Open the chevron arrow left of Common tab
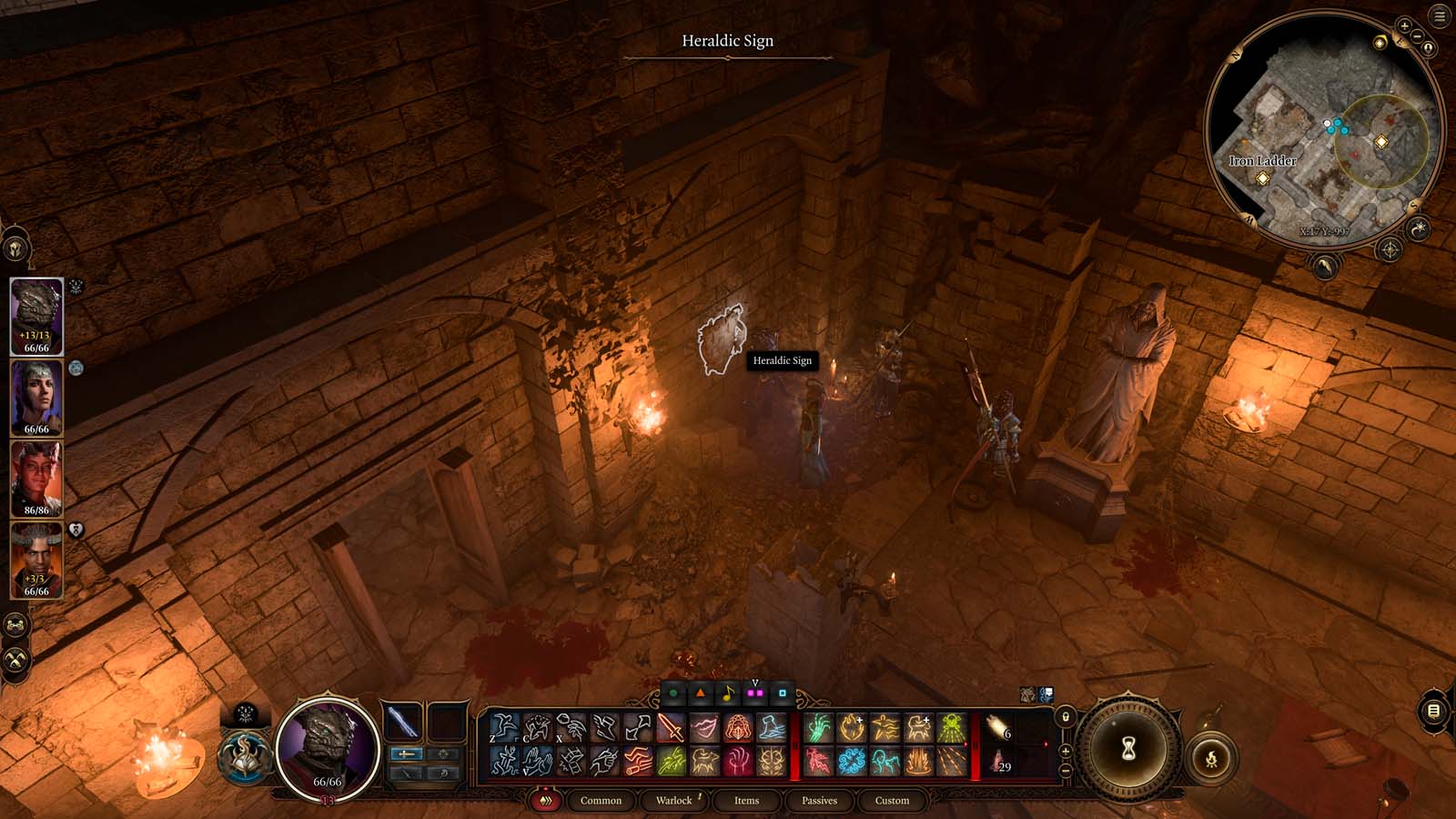1456x819 pixels. (x=546, y=800)
